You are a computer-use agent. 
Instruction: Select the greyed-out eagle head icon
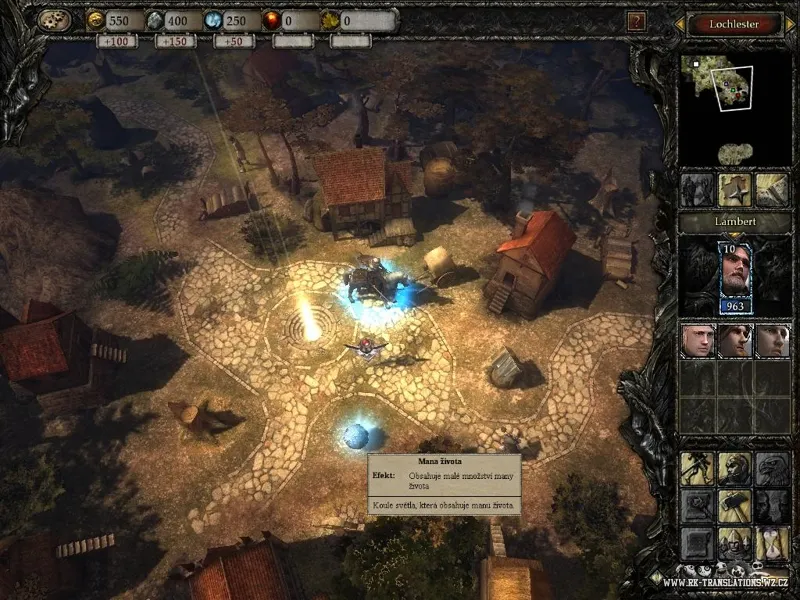[771, 469]
